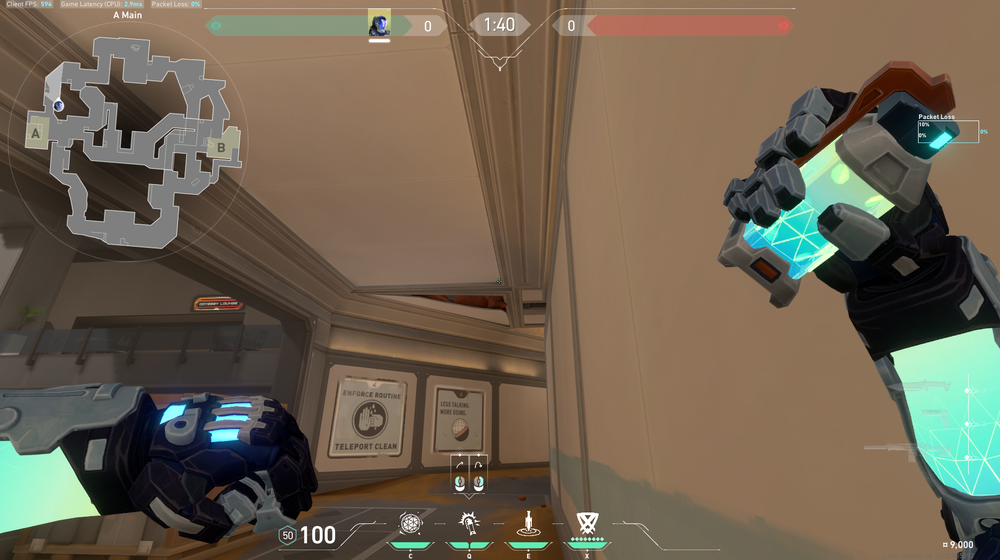This screenshot has height=560, width=1000.
Task: Activate the FRAG/ment grid sphere ability
Action: 410,522
